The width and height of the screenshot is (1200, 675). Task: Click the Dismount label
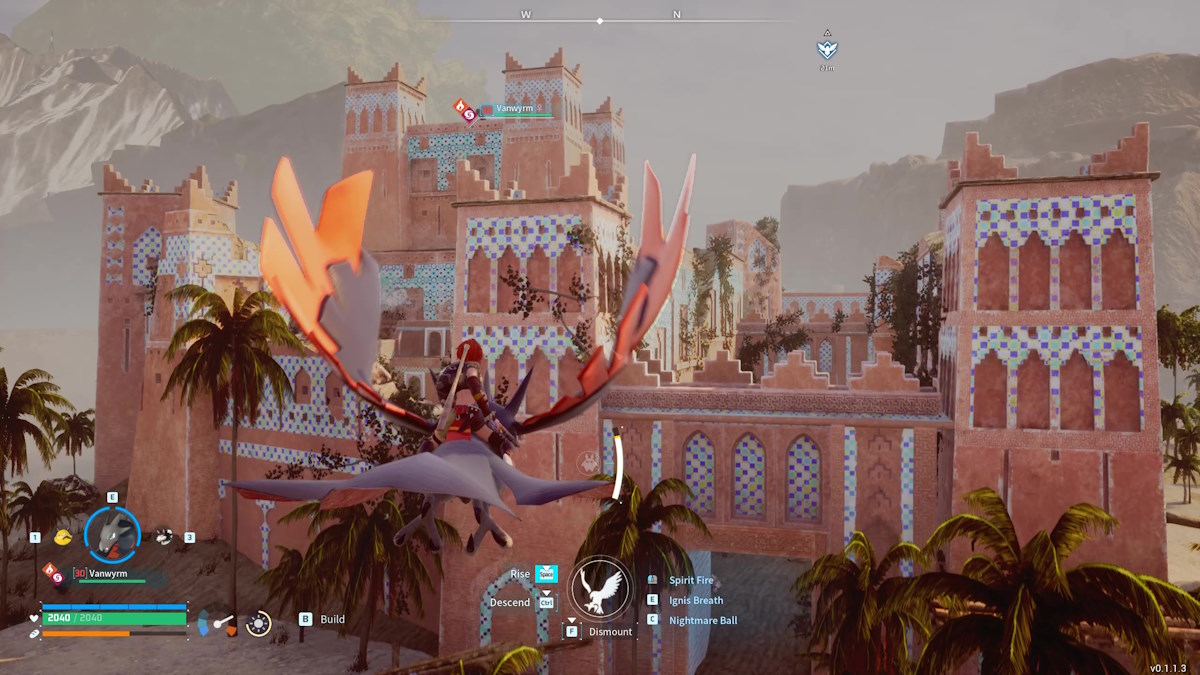(x=610, y=632)
